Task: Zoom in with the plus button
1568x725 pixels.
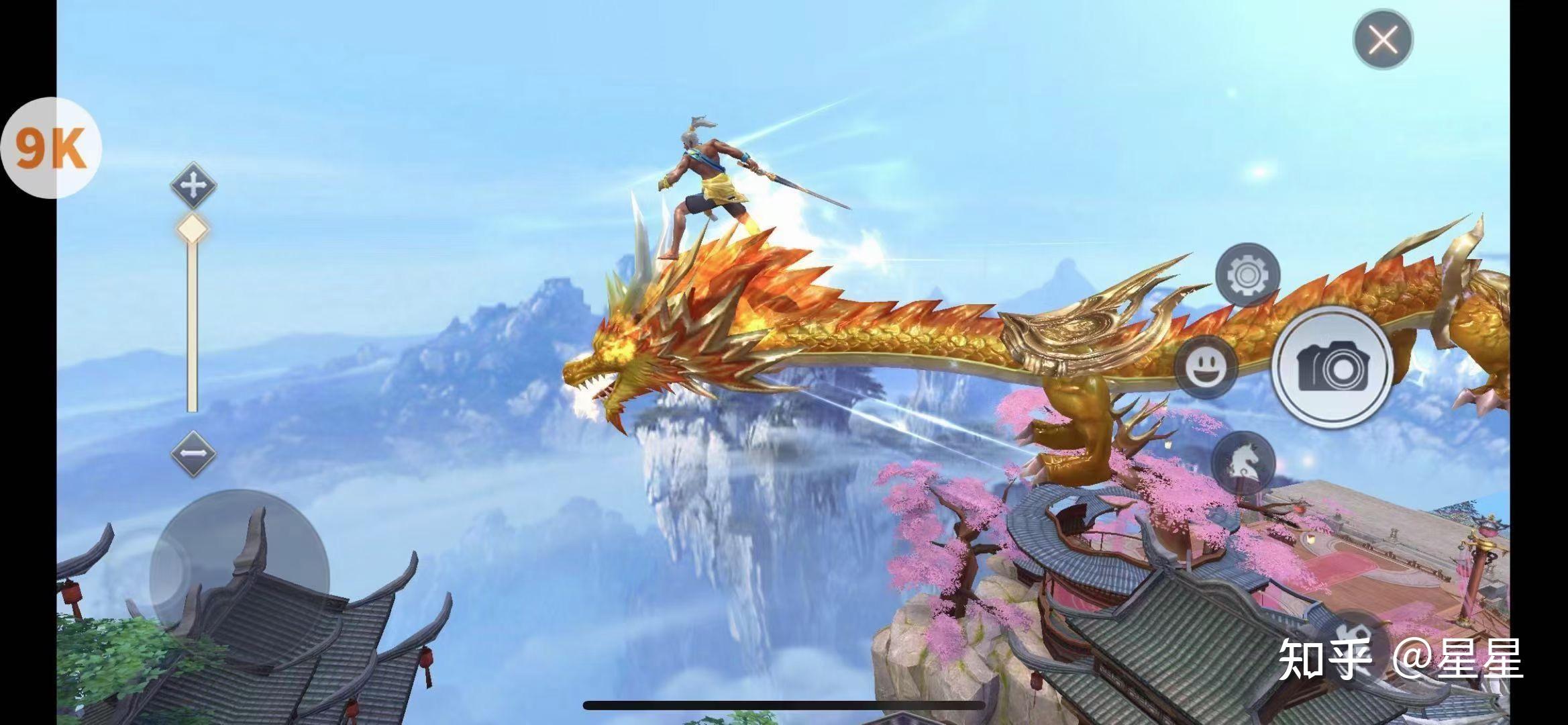Action: tap(193, 185)
